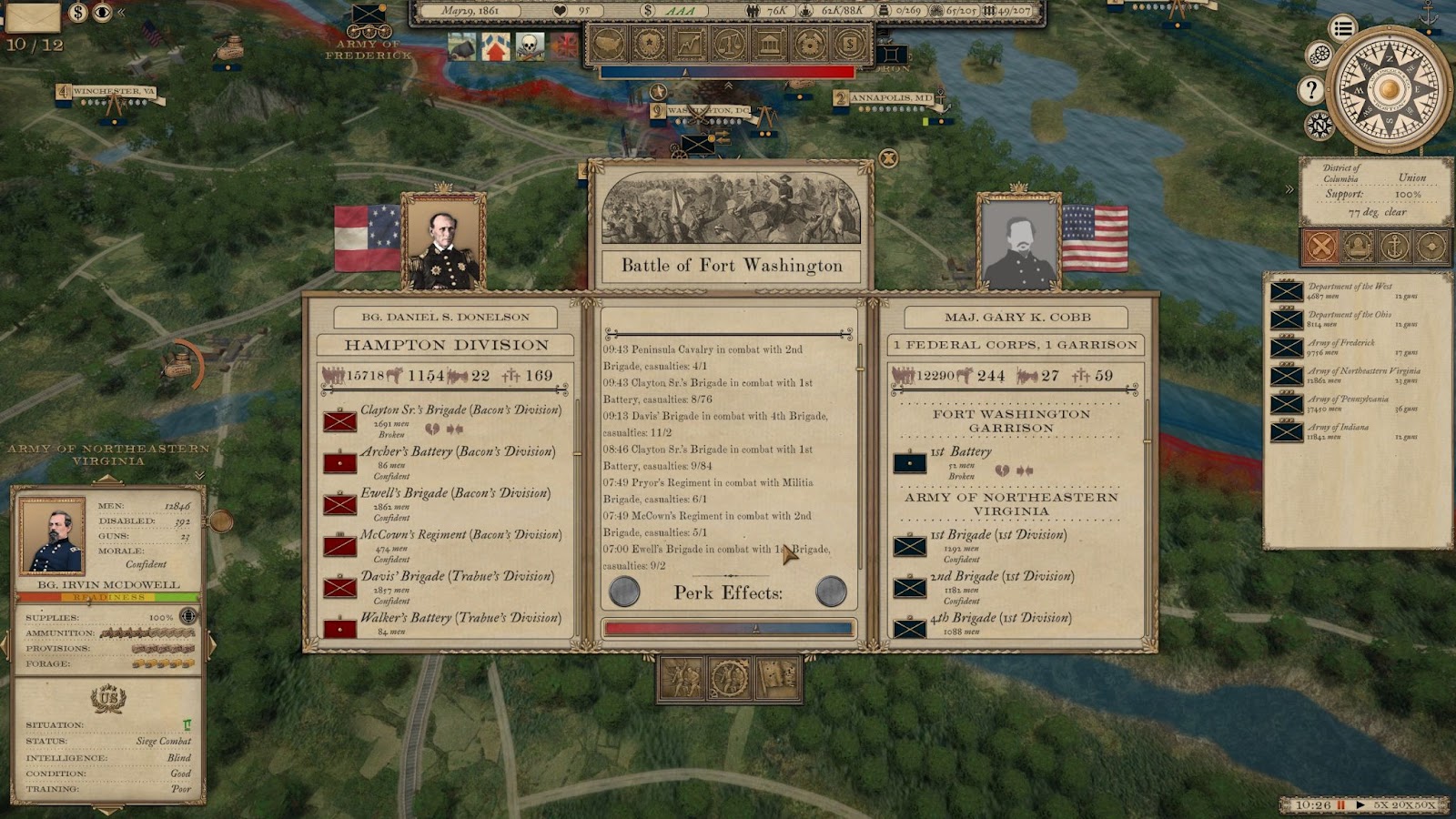Toggle the crossed cannons map filter
This screenshot has height=819, width=1456.
[1321, 246]
